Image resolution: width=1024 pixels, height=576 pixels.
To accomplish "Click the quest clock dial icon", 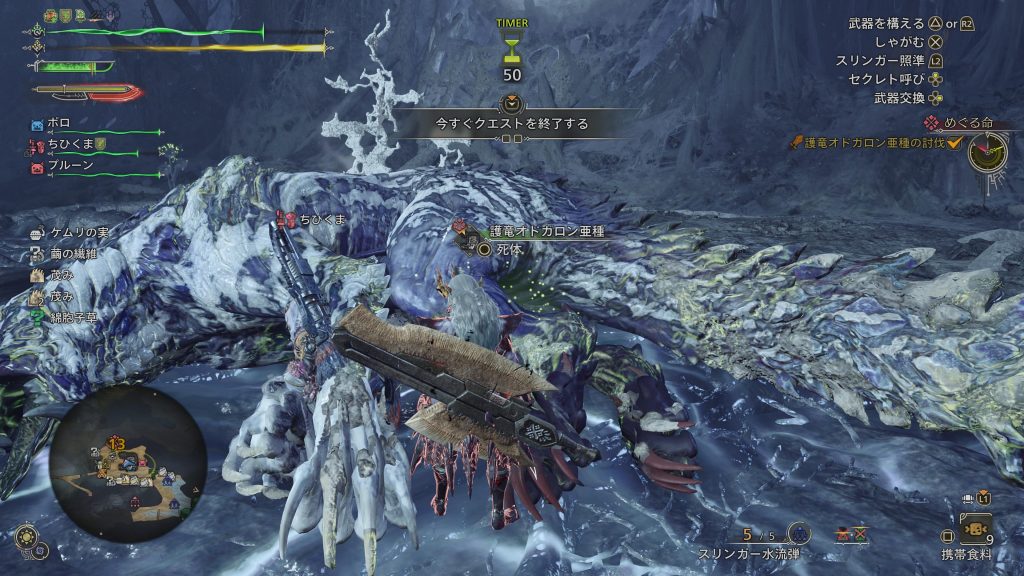I will (986, 151).
